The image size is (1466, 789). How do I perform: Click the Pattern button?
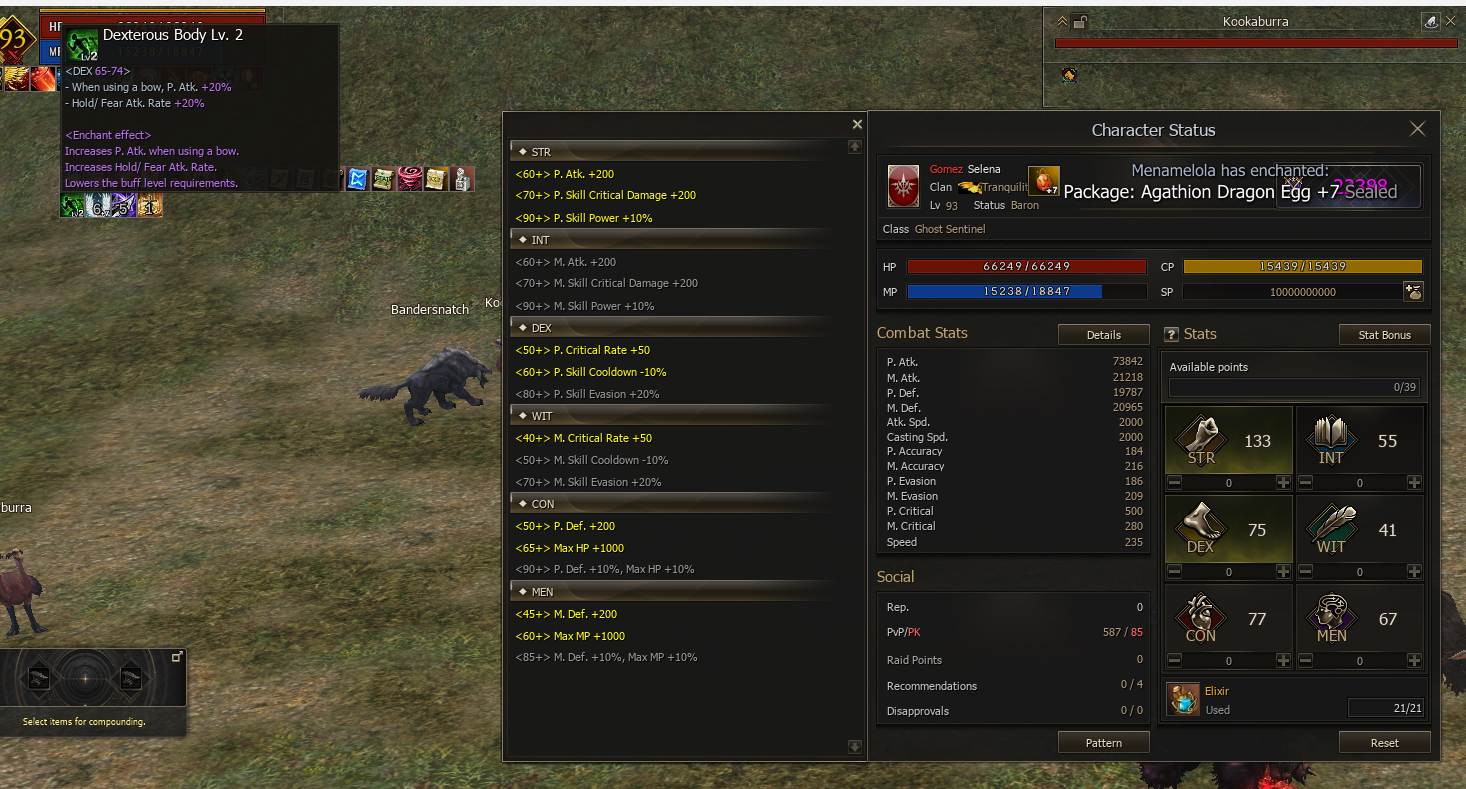click(1103, 743)
